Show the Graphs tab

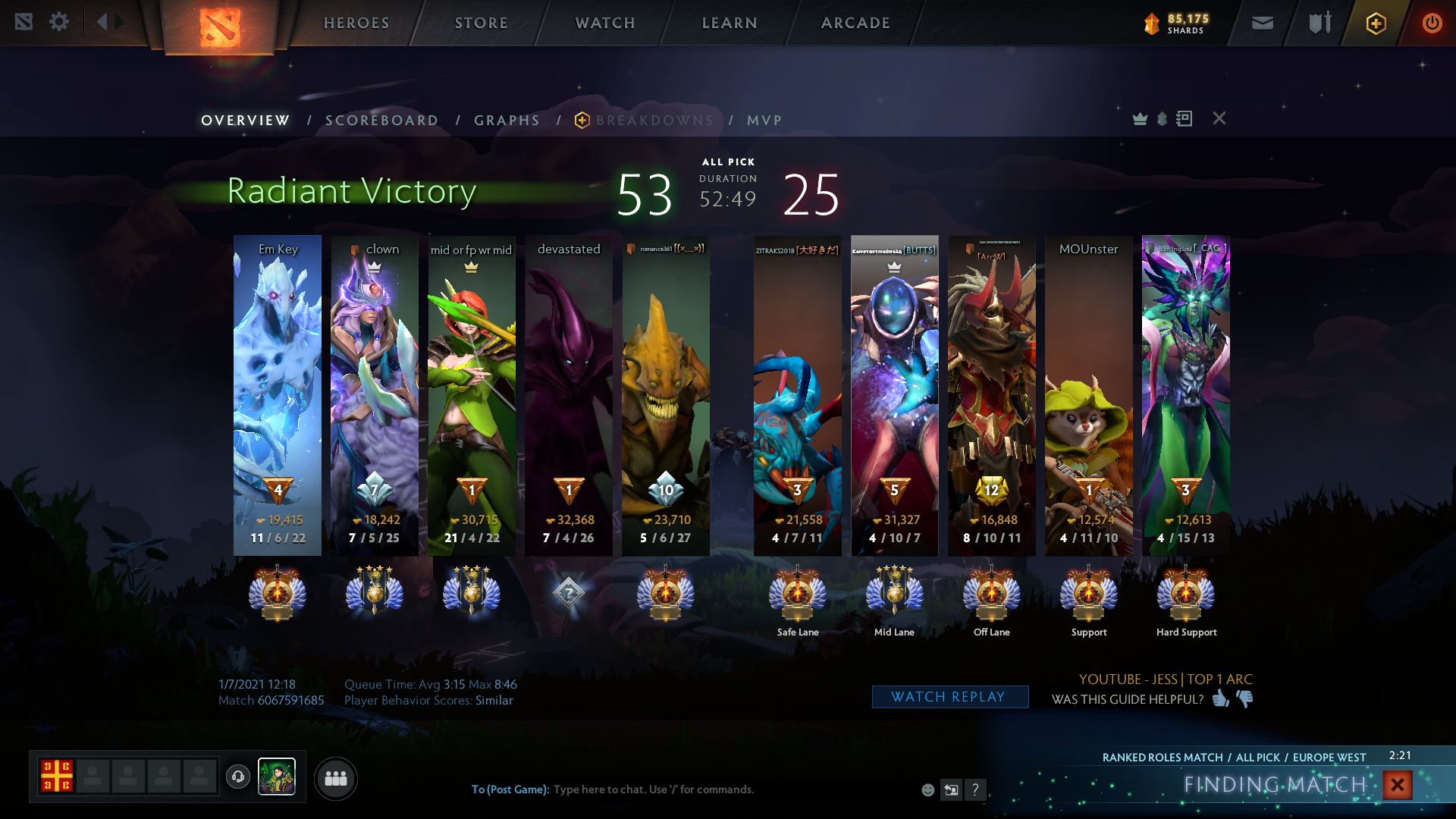(507, 121)
